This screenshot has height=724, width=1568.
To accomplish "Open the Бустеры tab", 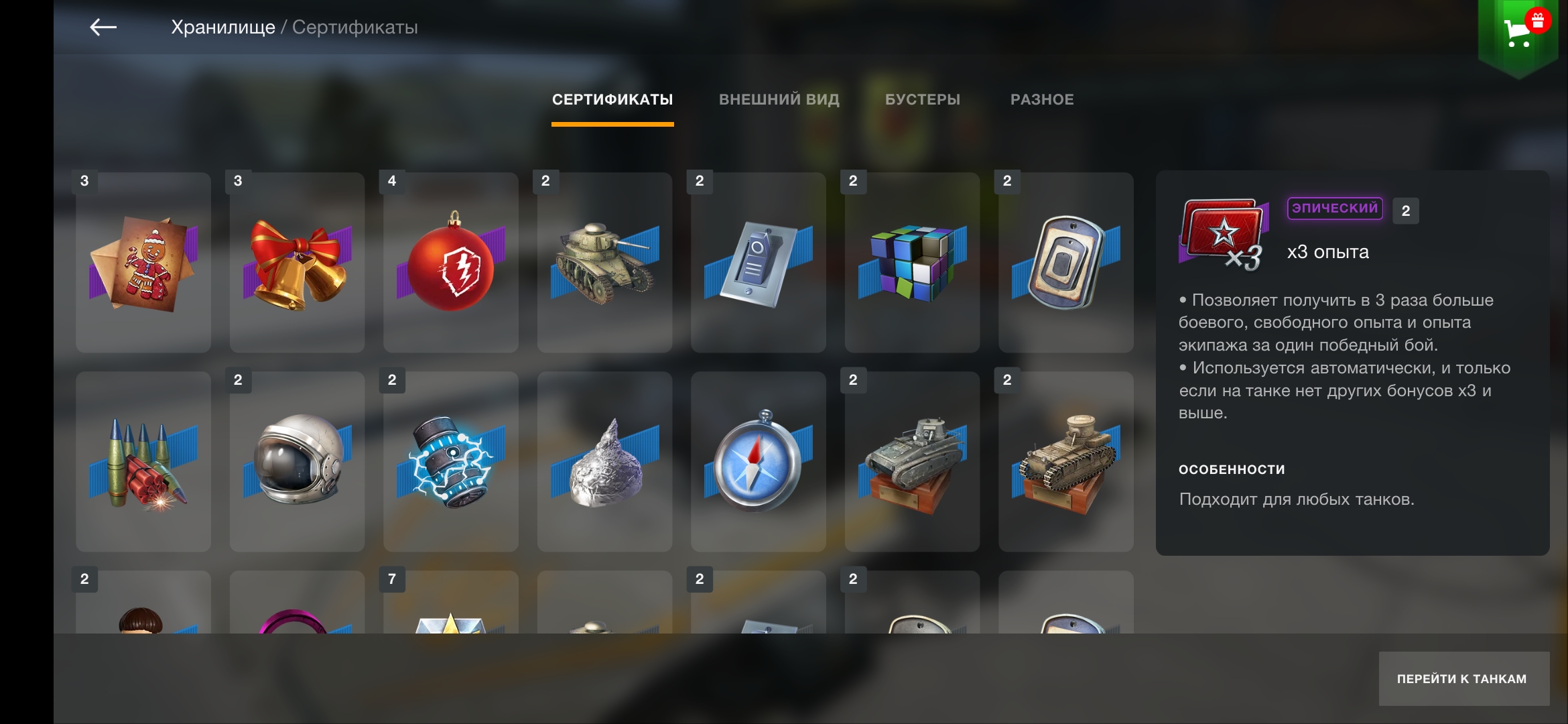I will click(922, 100).
